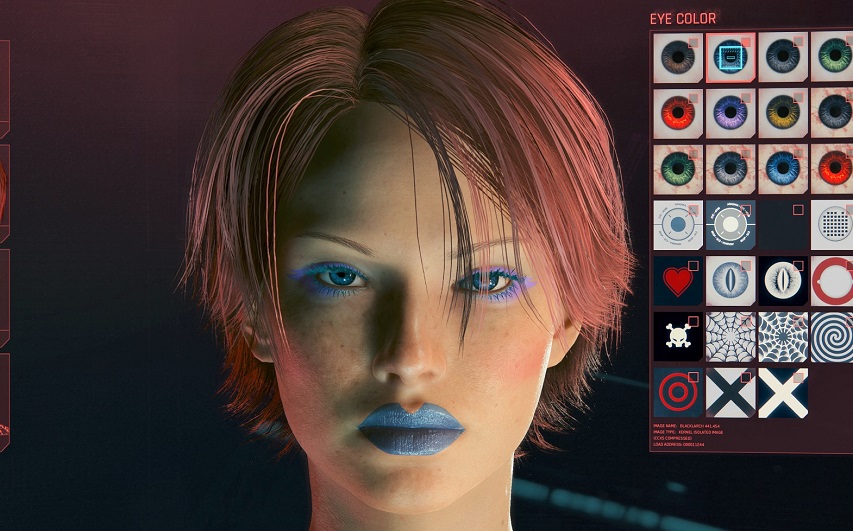Choose the white X on dark eye design

783,392
